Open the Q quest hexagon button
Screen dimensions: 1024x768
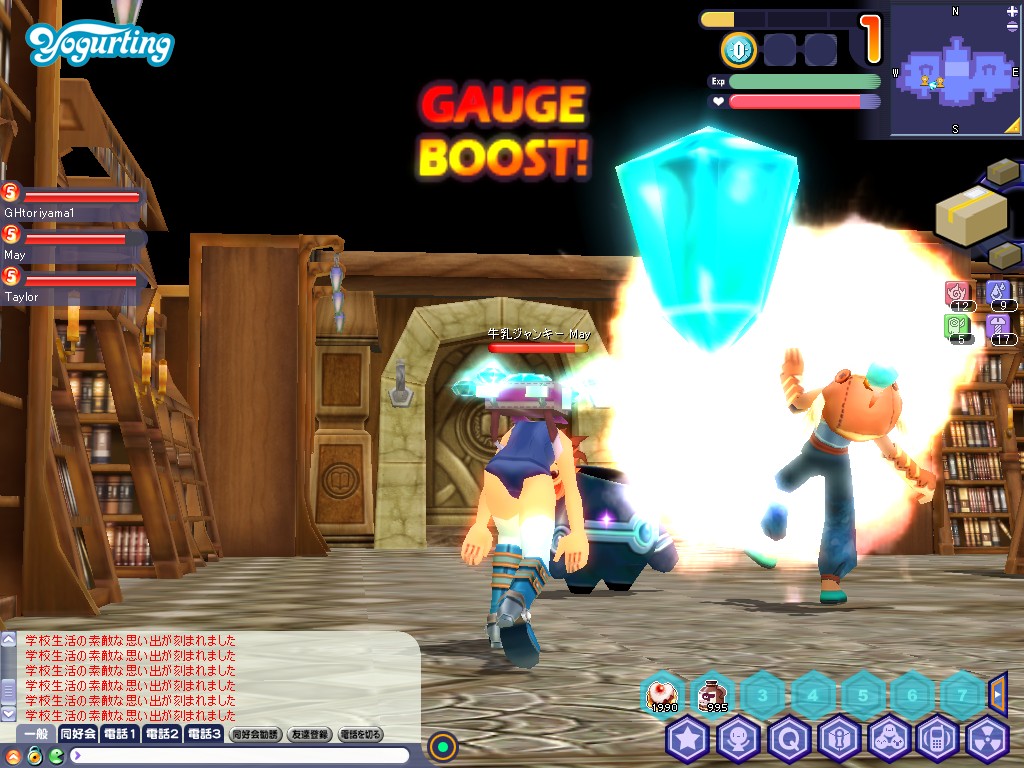click(789, 739)
